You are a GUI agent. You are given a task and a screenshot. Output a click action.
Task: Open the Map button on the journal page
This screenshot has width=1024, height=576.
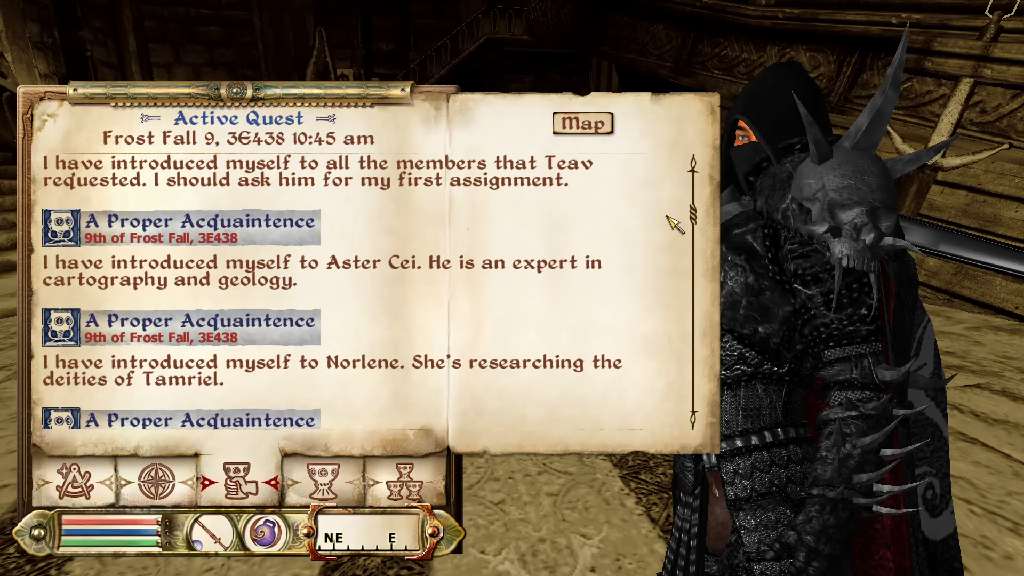click(x=582, y=123)
